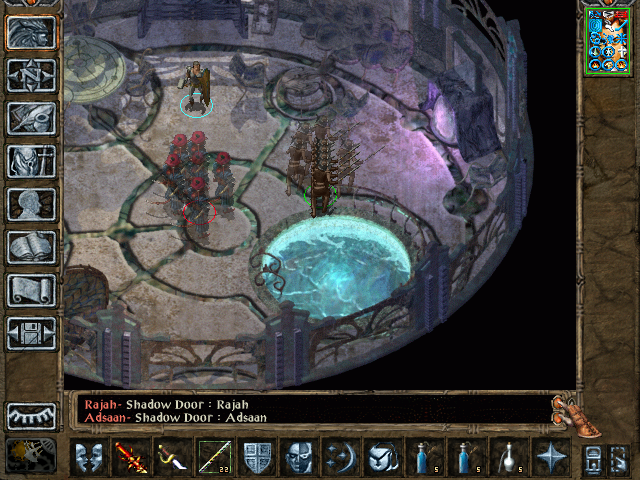The width and height of the screenshot is (640, 480).
Task: Open the journal
Action: pyautogui.click(x=31, y=117)
